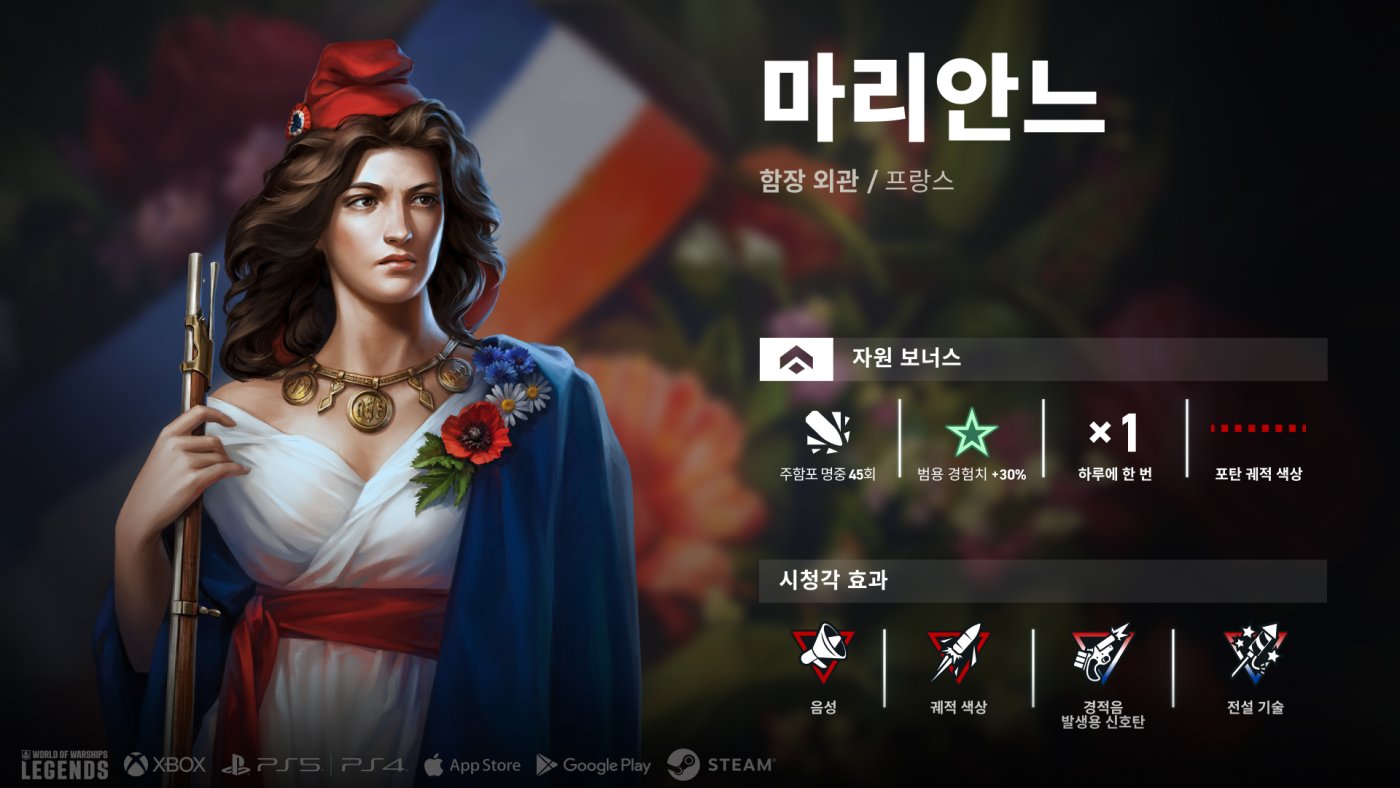
Task: Select the main battery hits icon
Action: (827, 433)
